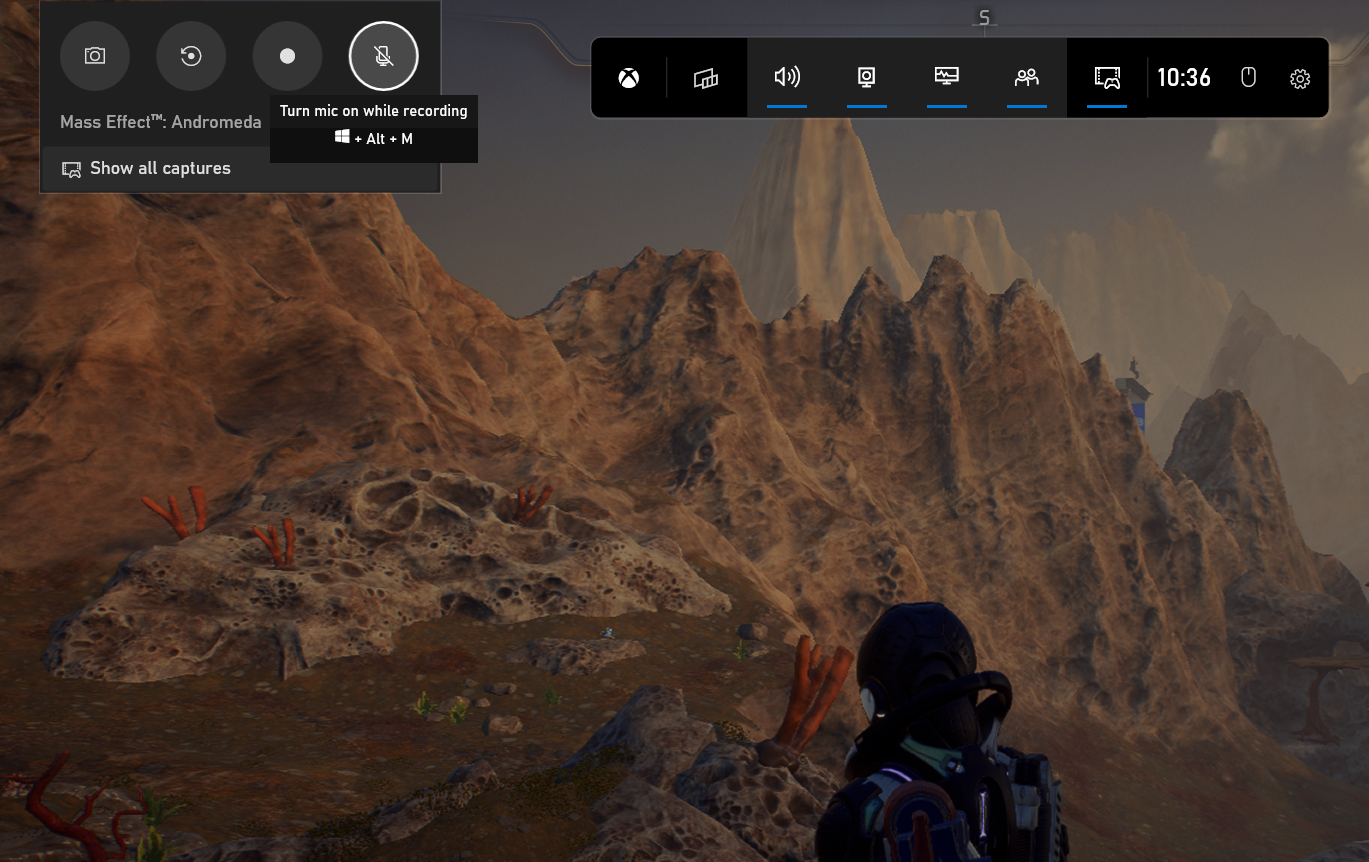Expand the Widget Menu
This screenshot has width=1369, height=862.
[x=707, y=77]
